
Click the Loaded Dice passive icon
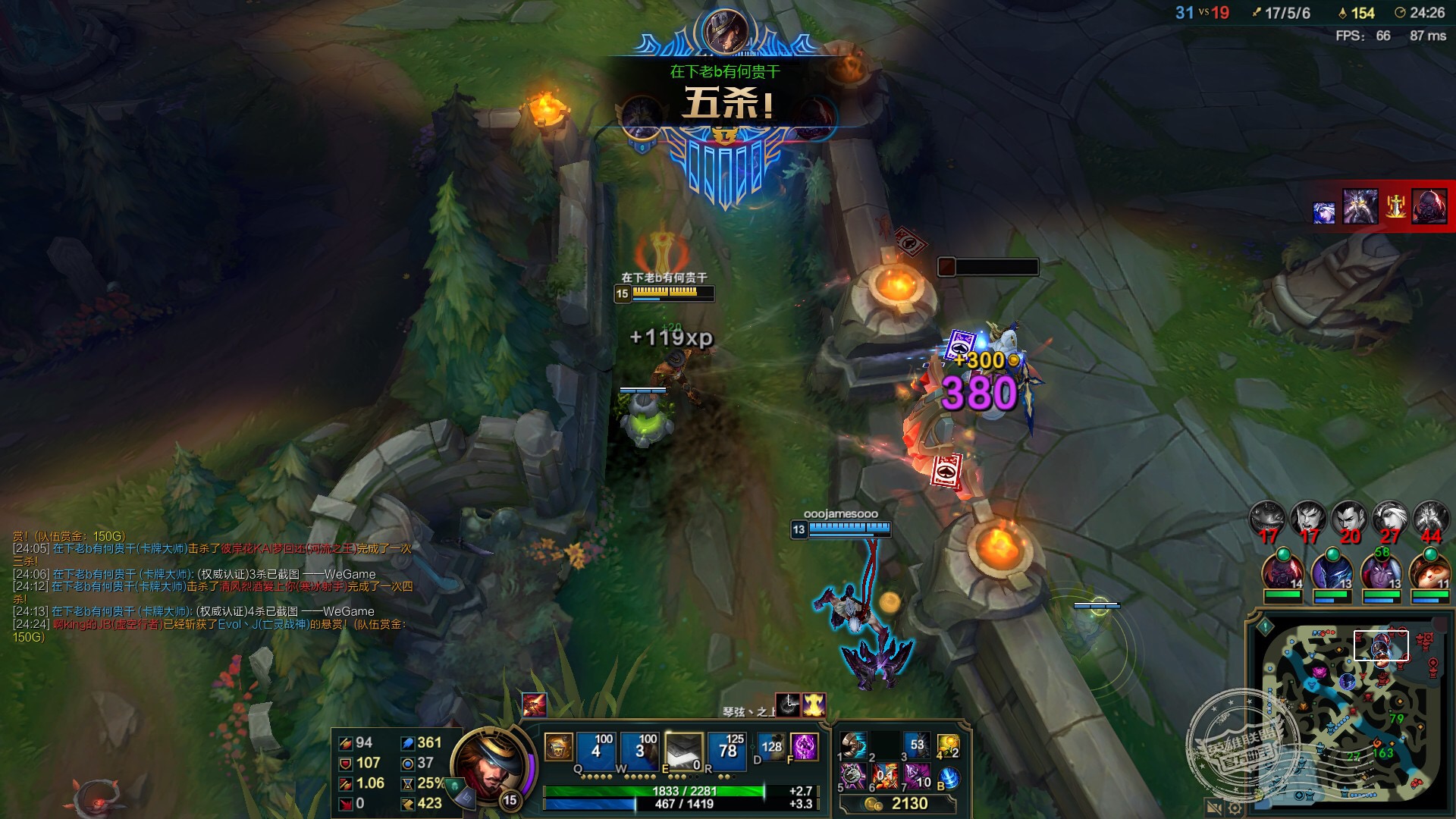(558, 748)
